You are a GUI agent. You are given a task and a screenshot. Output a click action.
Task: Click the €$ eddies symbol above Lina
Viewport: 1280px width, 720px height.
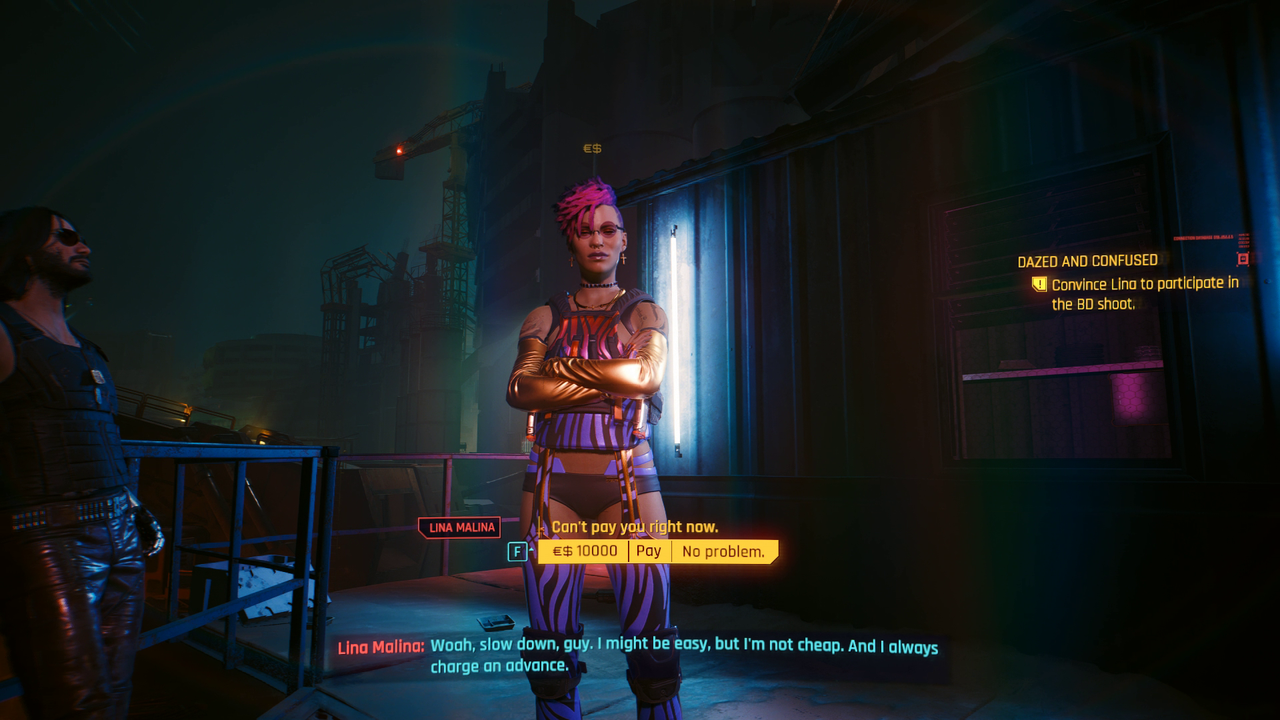point(590,148)
